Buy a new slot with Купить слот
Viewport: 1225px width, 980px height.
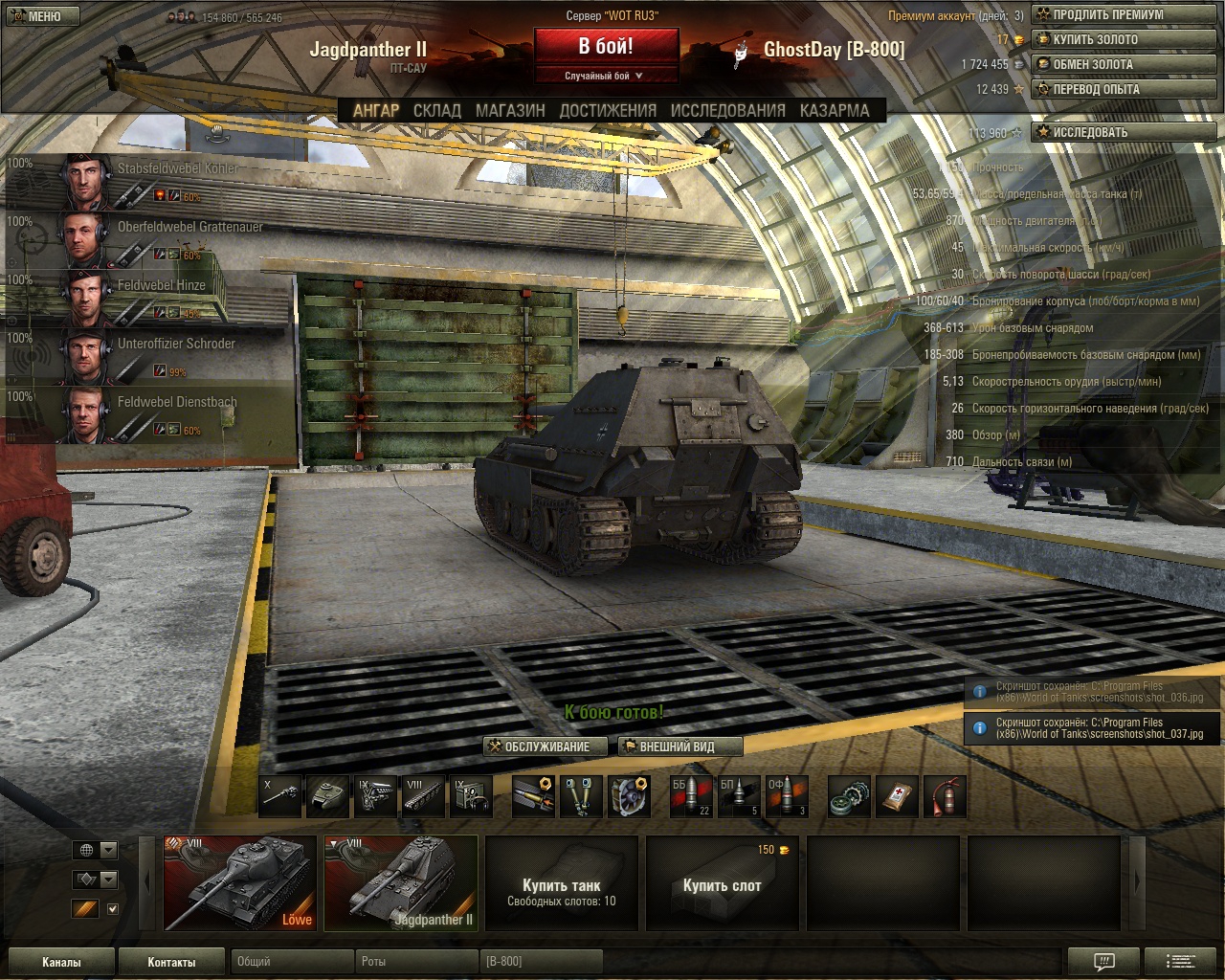point(723,883)
